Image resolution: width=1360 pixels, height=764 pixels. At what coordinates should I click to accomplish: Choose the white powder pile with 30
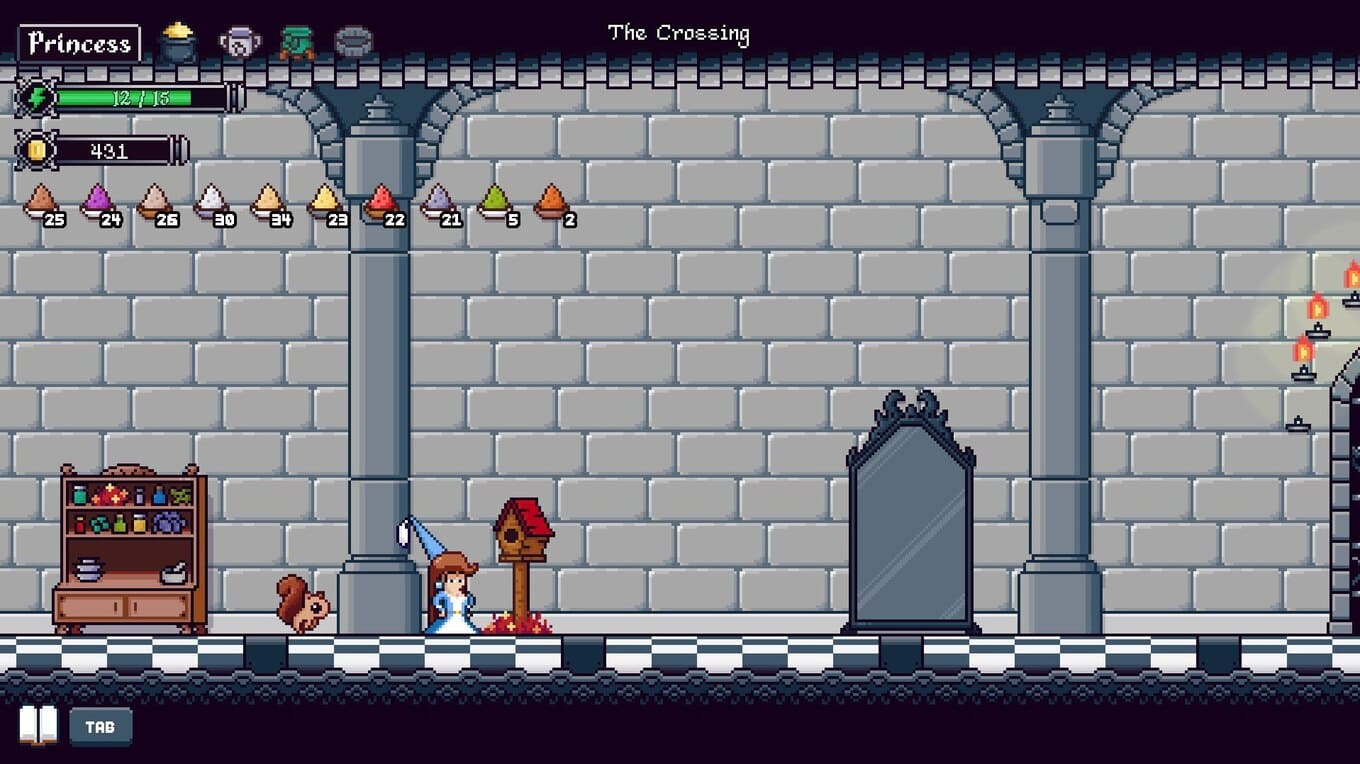(x=211, y=202)
